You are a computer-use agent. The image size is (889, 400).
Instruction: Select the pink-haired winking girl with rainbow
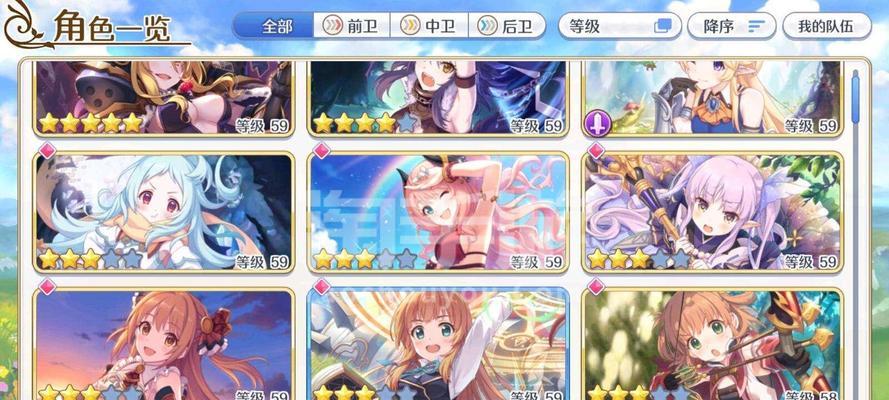438,211
